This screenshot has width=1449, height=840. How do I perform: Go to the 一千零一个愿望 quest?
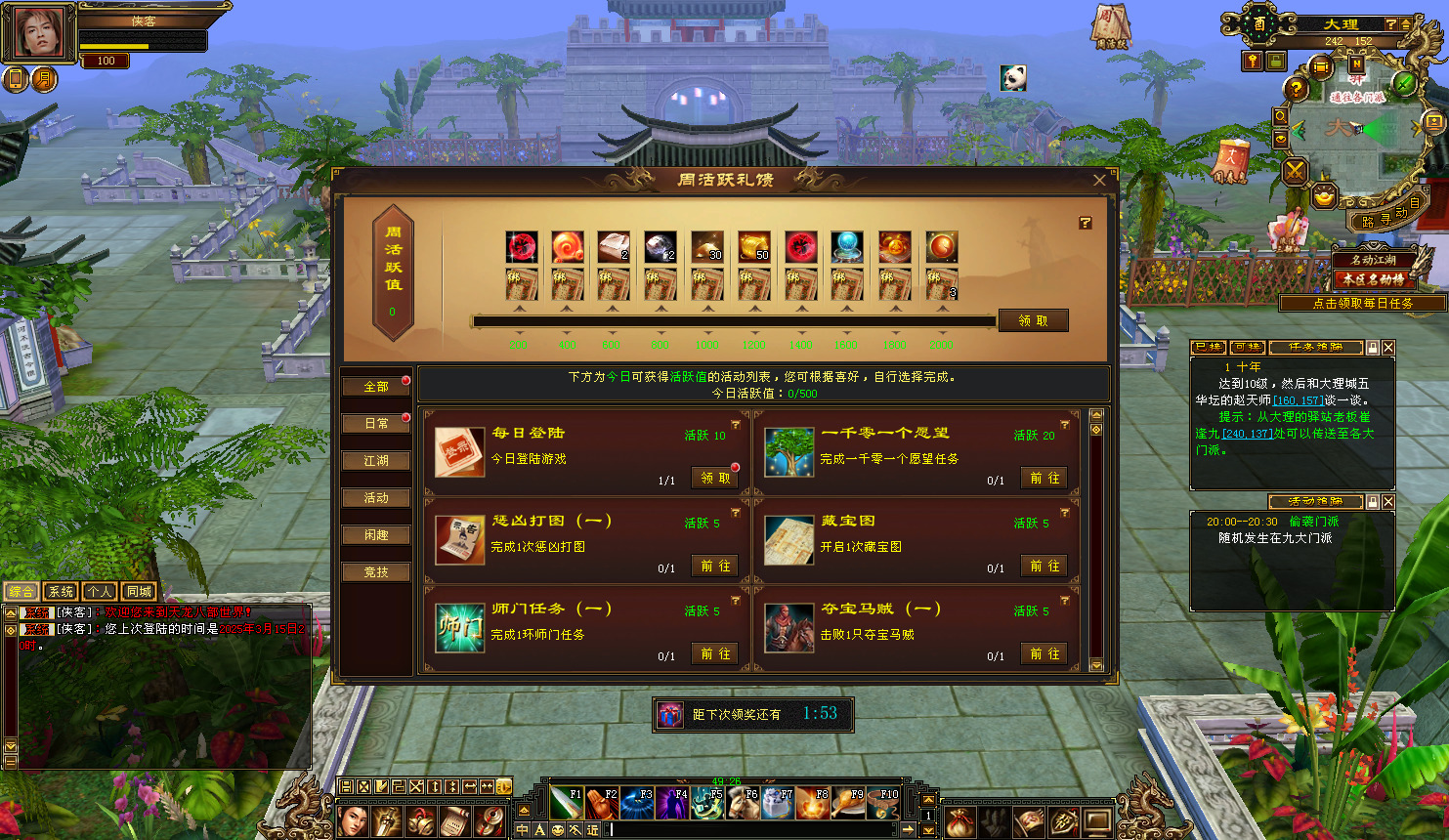coord(1044,478)
